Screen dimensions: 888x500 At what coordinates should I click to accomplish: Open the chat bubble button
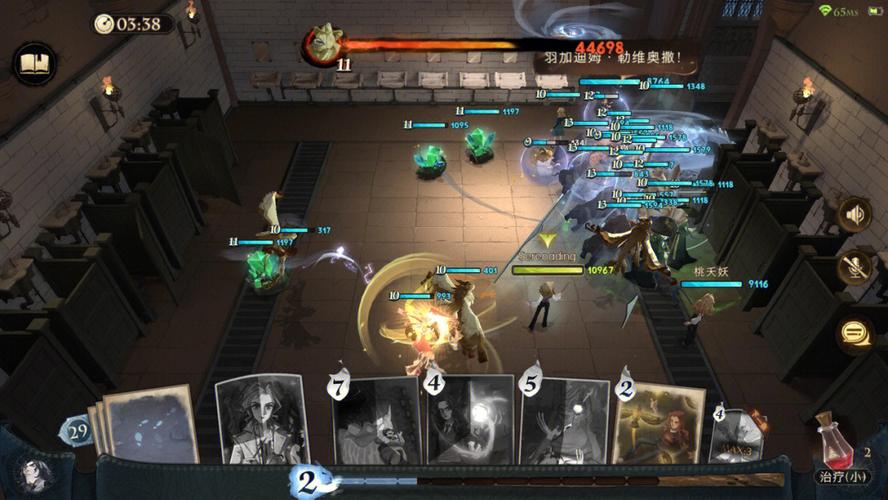(854, 332)
